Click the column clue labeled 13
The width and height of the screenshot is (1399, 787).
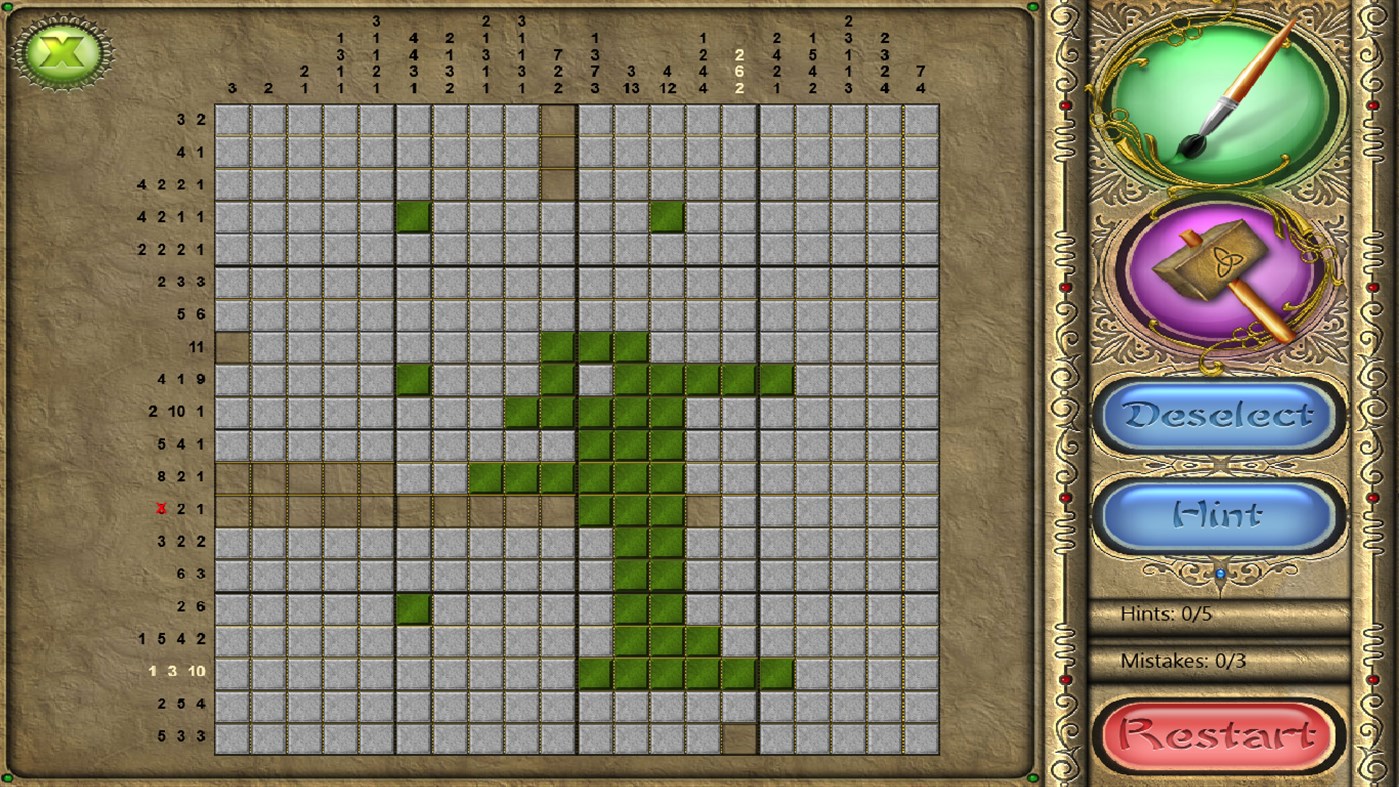click(x=630, y=88)
